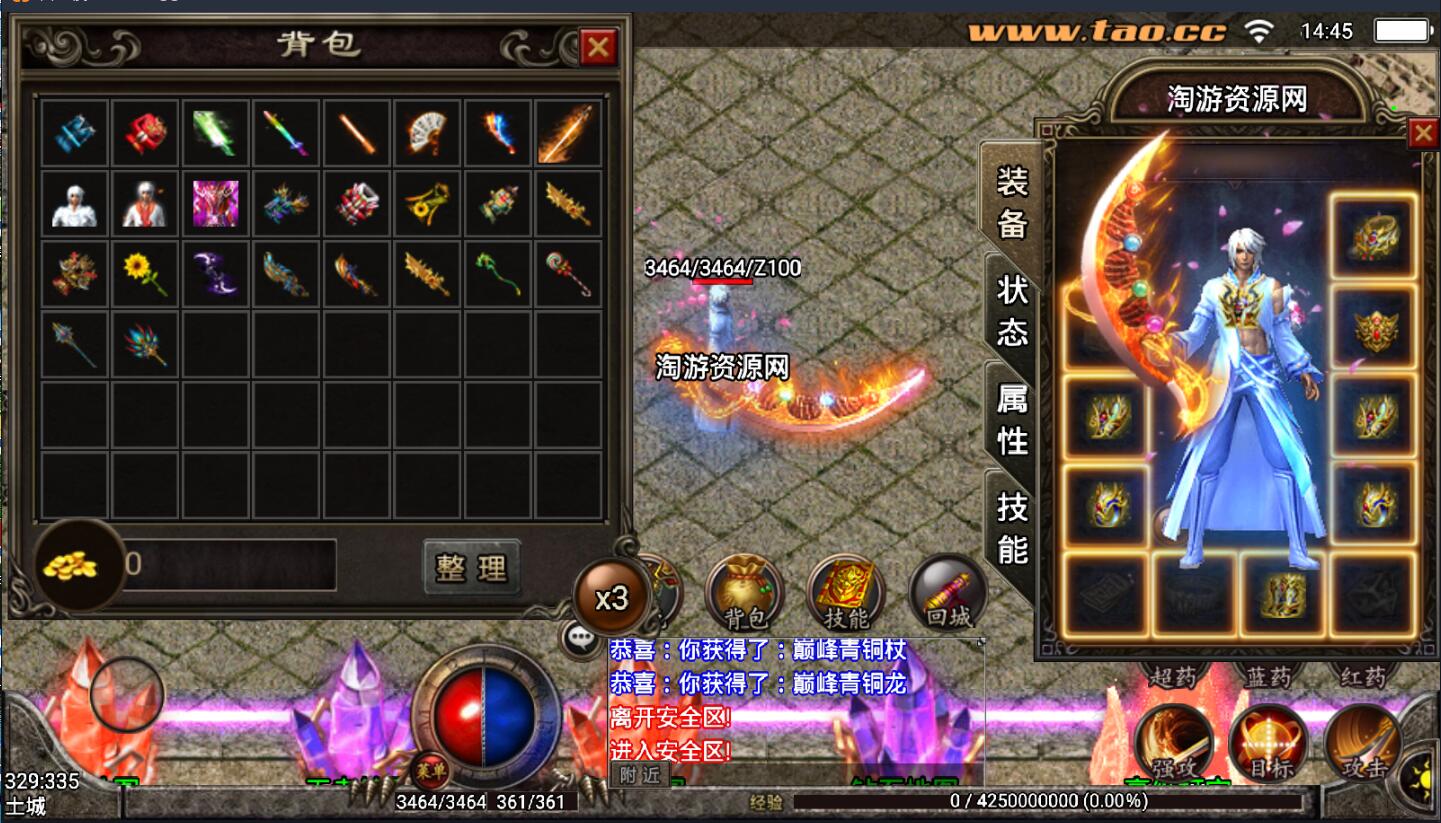The image size is (1441, 823).
Task: Toggle the x3 speed button
Action: (611, 597)
